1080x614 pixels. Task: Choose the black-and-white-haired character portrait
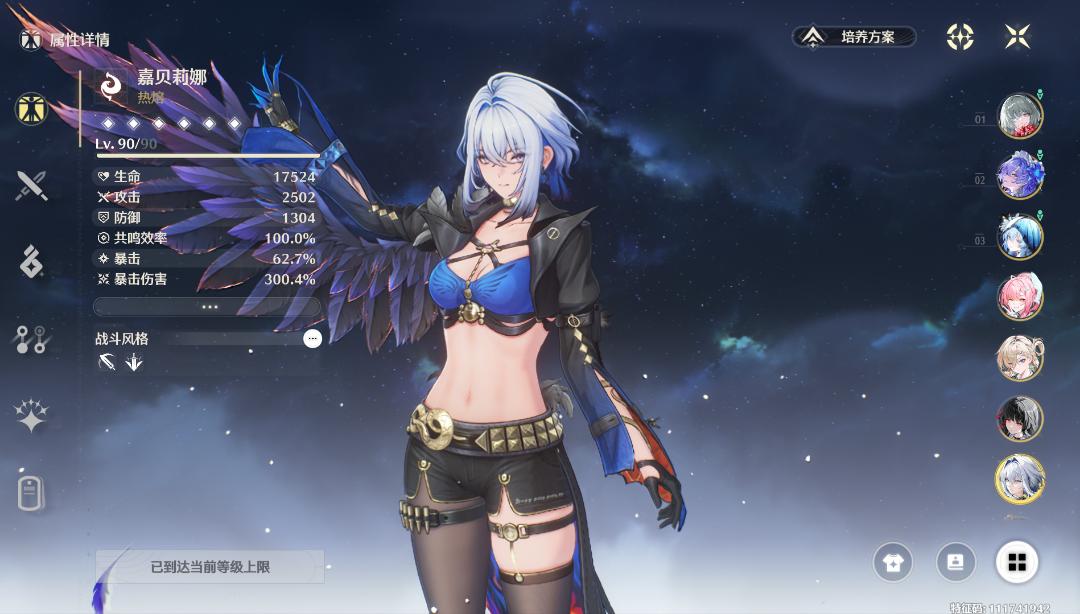tap(1020, 419)
